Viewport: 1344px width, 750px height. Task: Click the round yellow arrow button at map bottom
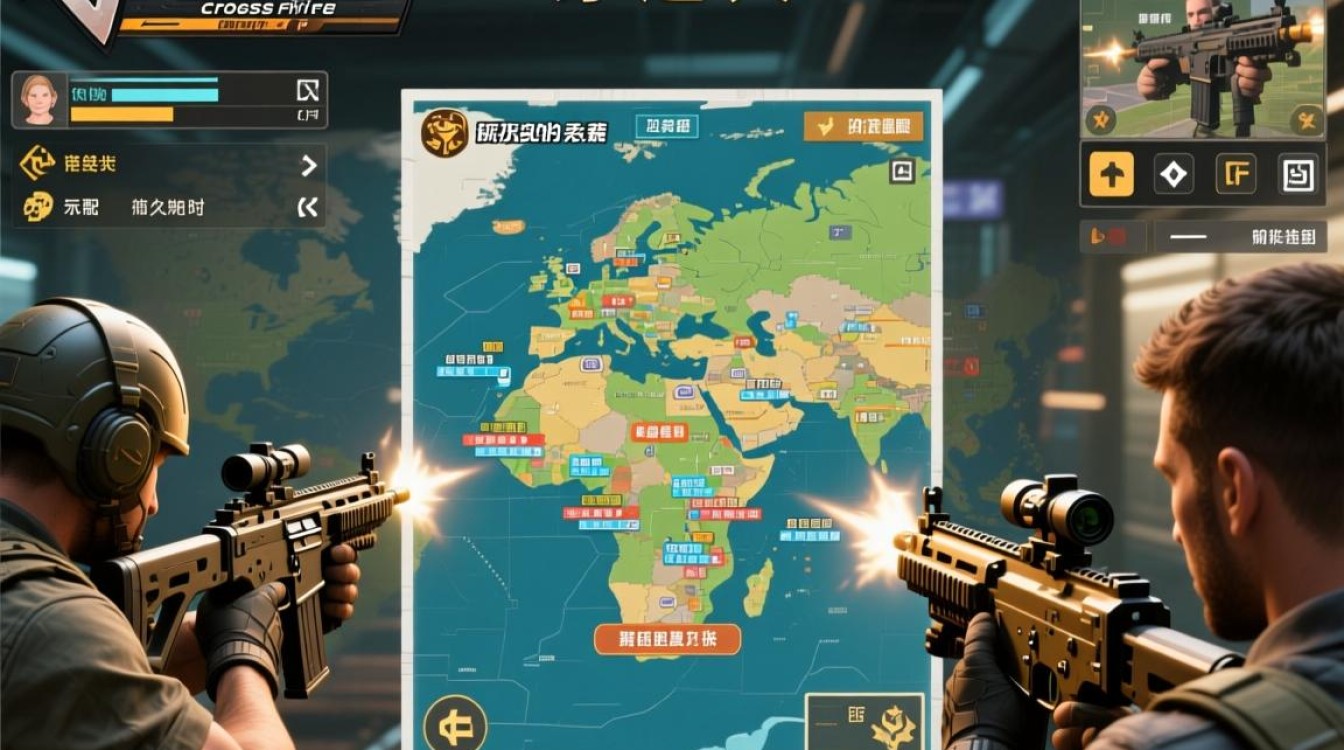click(x=455, y=722)
